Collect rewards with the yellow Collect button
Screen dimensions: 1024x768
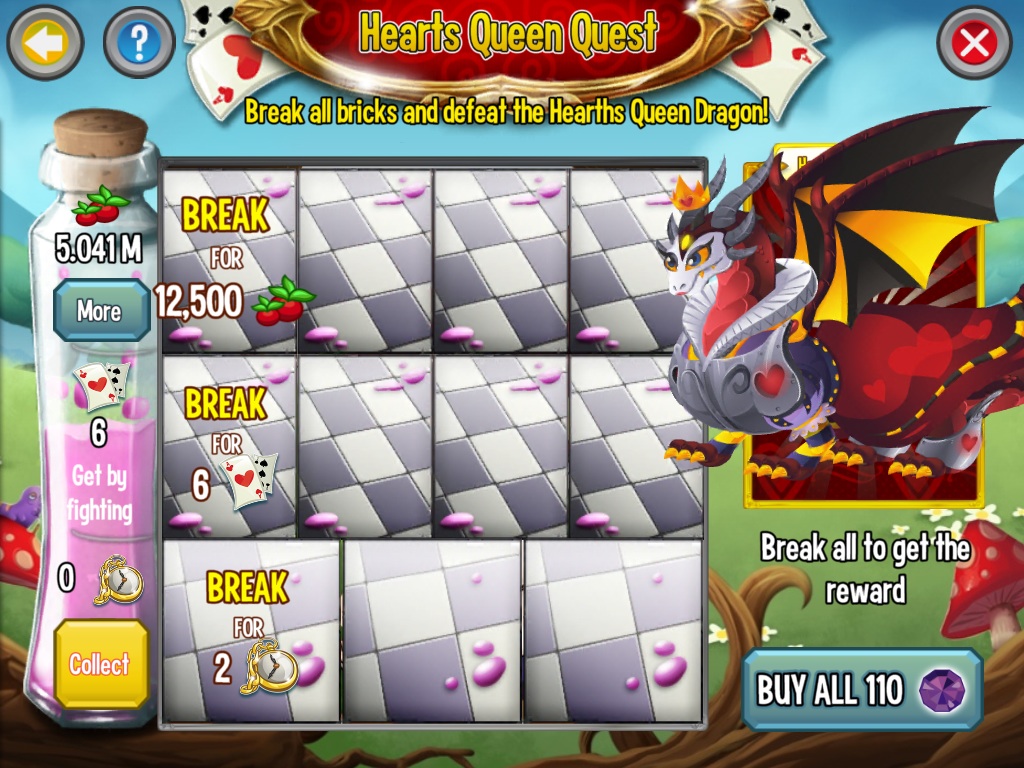100,664
